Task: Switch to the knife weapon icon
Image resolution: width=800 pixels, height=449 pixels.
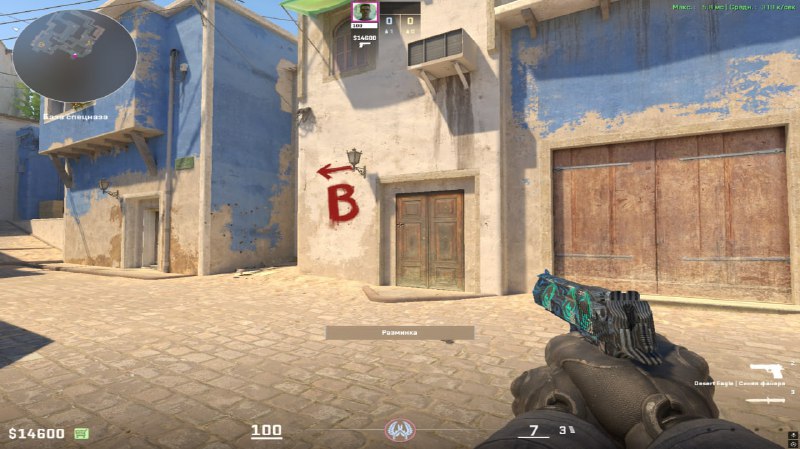Action: [765, 400]
